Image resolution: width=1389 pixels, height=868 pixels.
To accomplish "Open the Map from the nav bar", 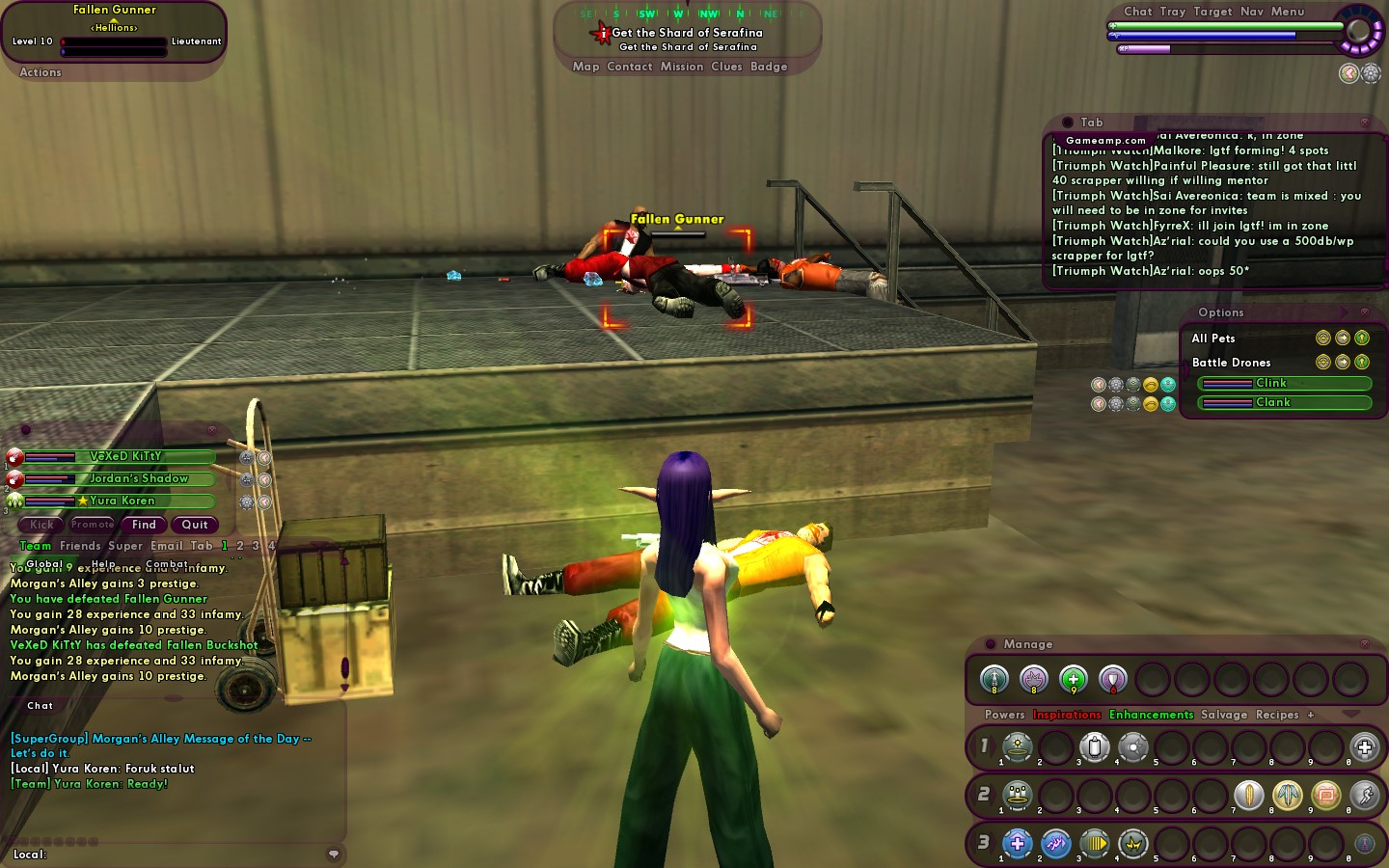I will click(x=586, y=67).
